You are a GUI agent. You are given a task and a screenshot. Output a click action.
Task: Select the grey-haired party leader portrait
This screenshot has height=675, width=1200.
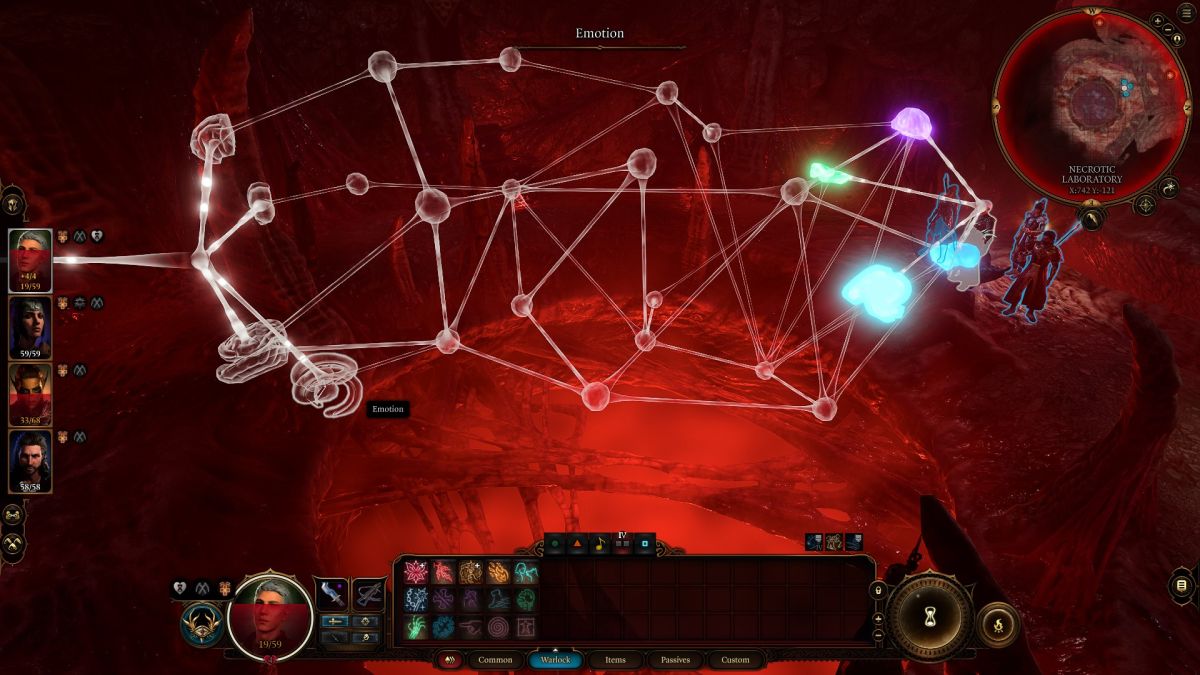[x=30, y=260]
